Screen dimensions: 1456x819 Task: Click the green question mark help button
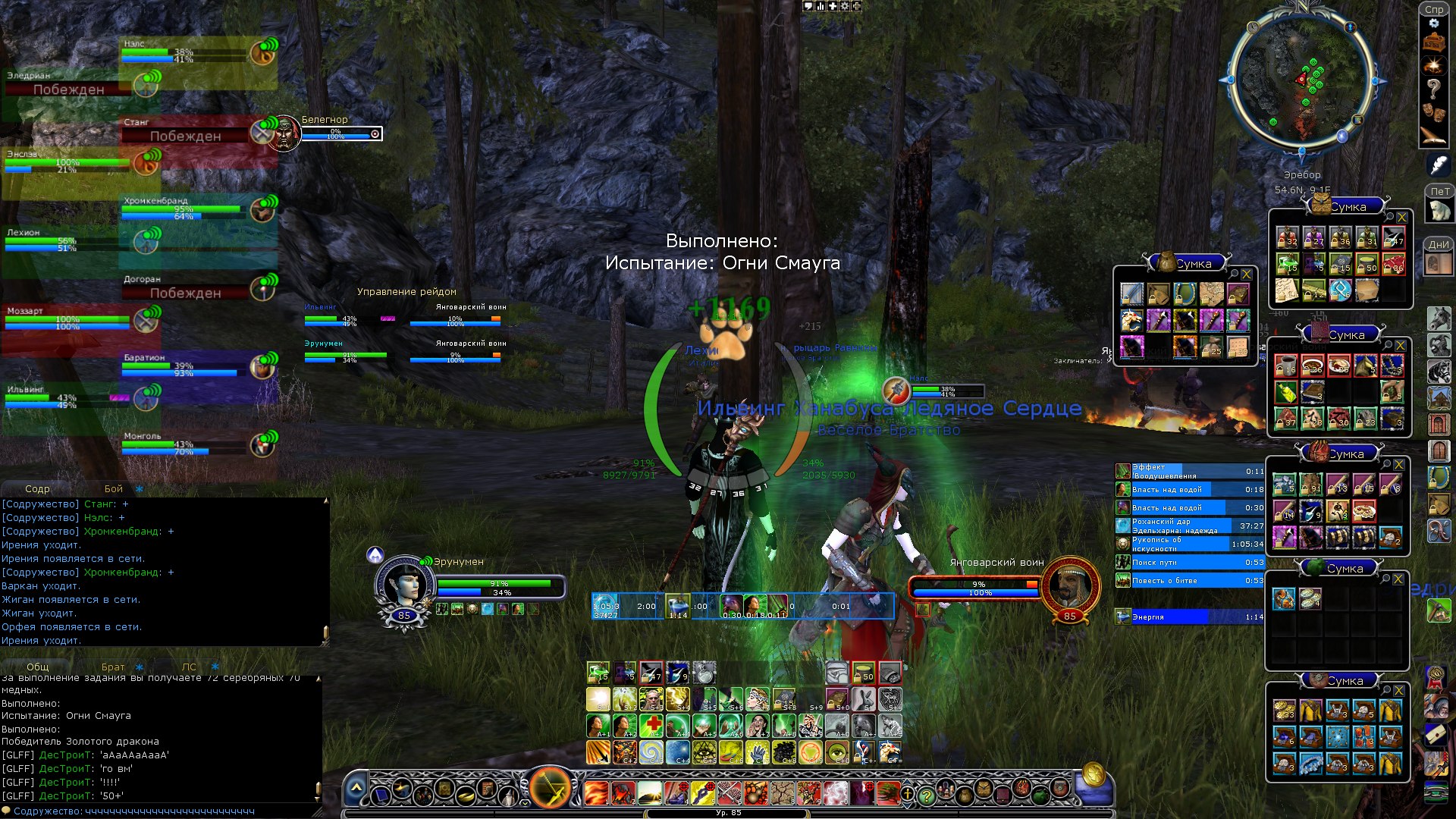pos(926,796)
